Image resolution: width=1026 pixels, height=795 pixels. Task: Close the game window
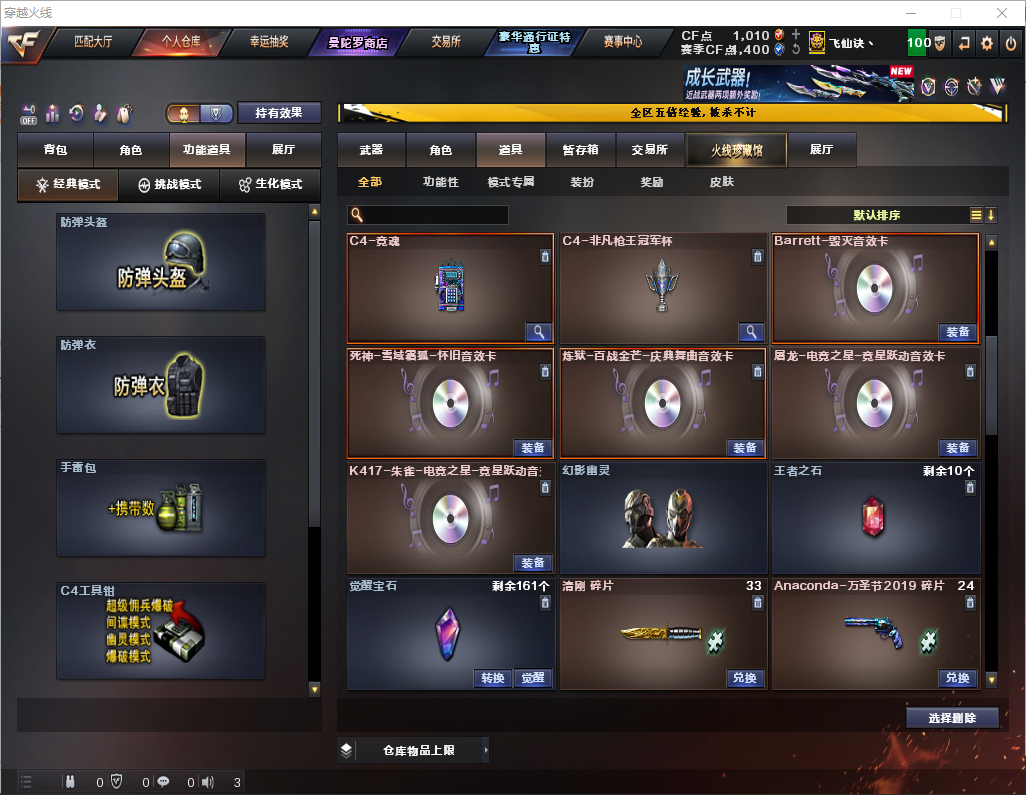pyautogui.click(x=1002, y=13)
